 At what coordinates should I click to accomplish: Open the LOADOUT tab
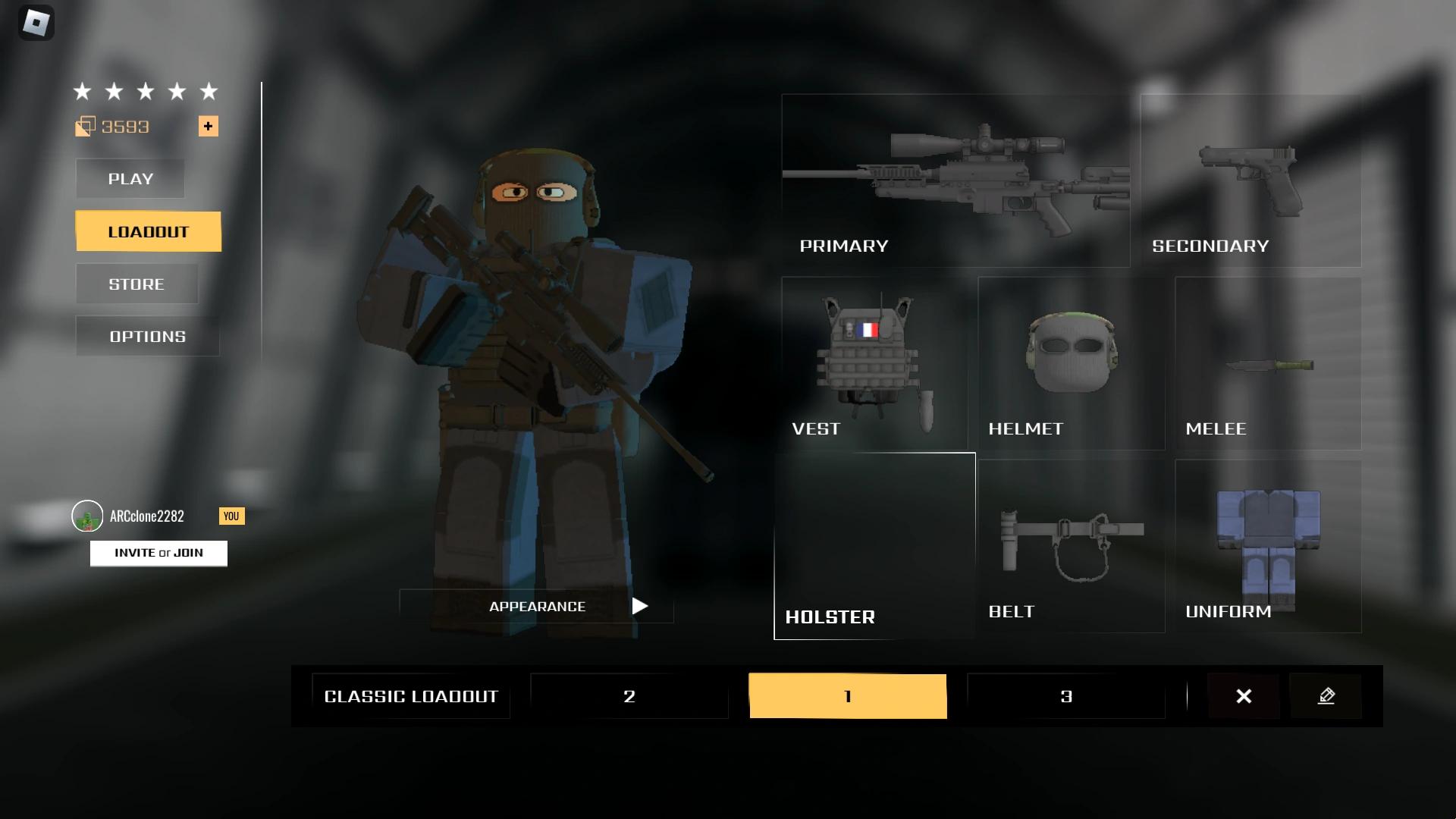pyautogui.click(x=148, y=231)
